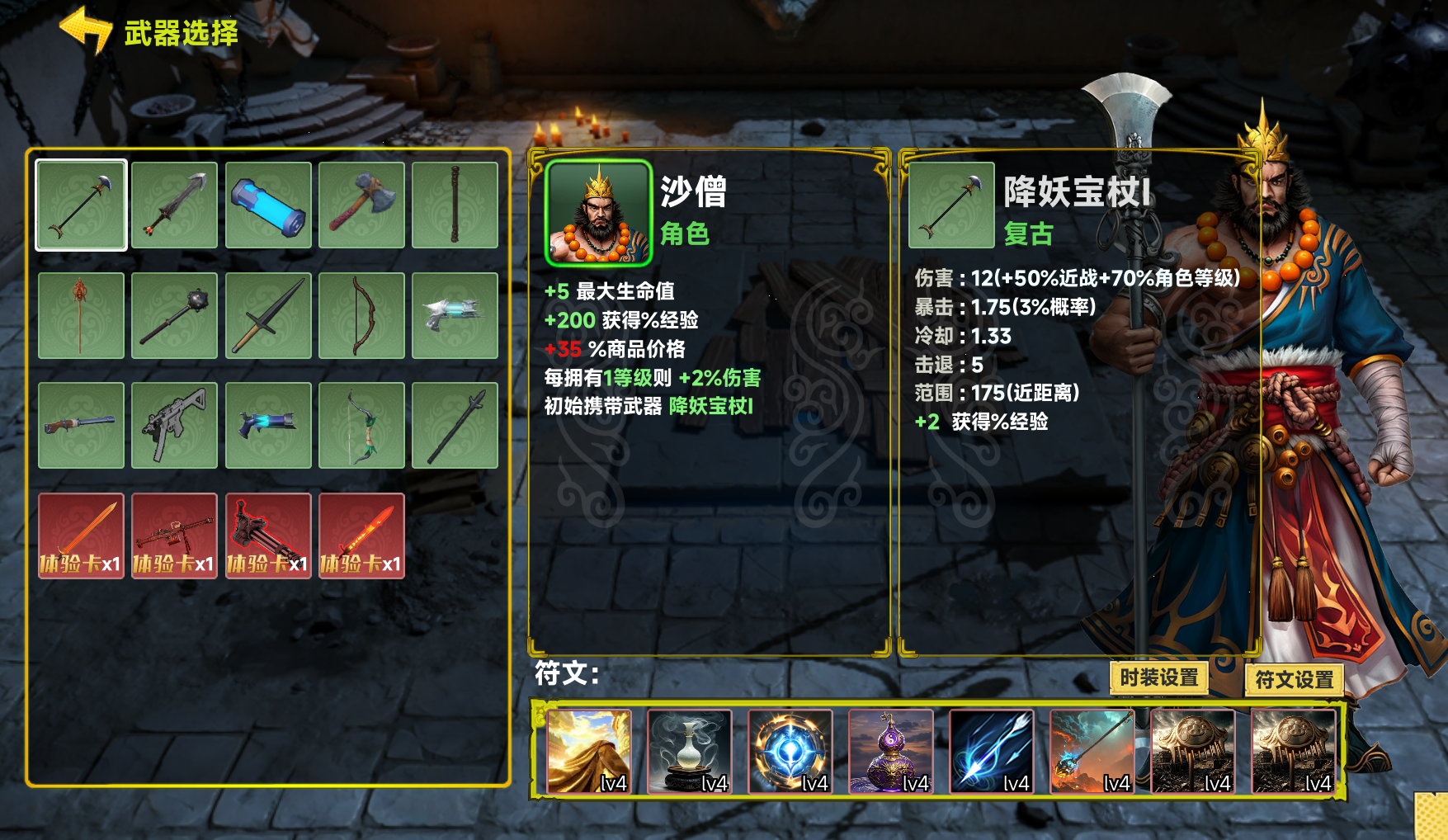Viewport: 1448px width, 840px height.
Task: Select the battle axe weapon icon
Action: [360, 204]
